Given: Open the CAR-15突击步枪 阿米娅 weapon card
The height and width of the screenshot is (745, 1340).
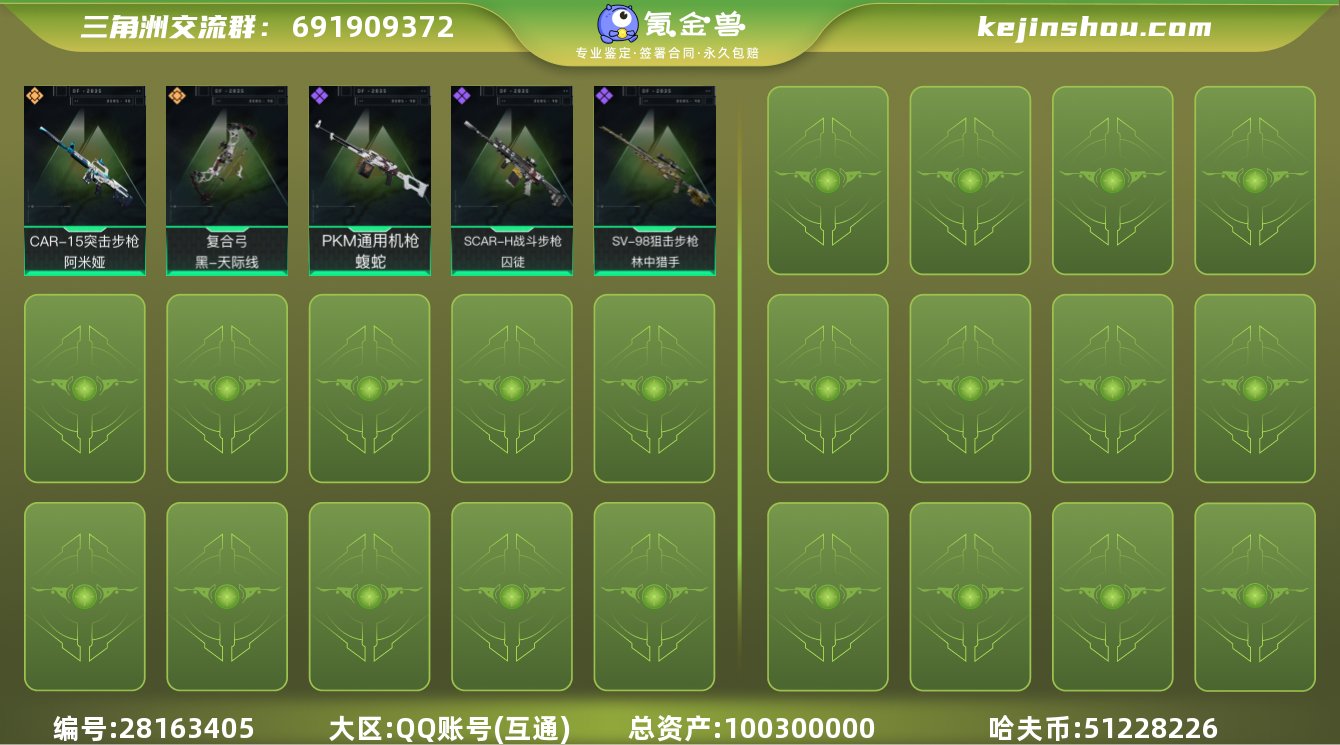Looking at the screenshot, I should tap(84, 180).
